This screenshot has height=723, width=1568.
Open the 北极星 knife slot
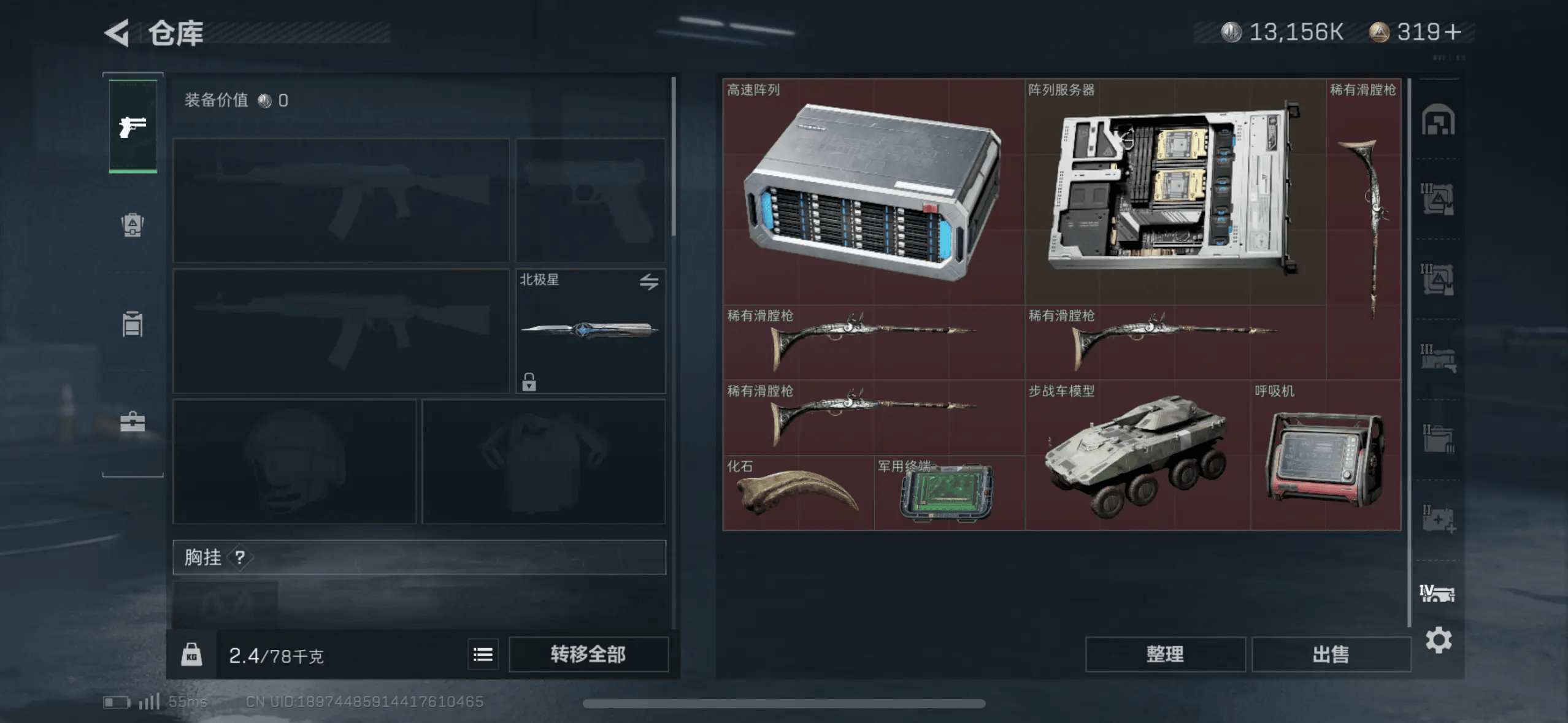590,331
